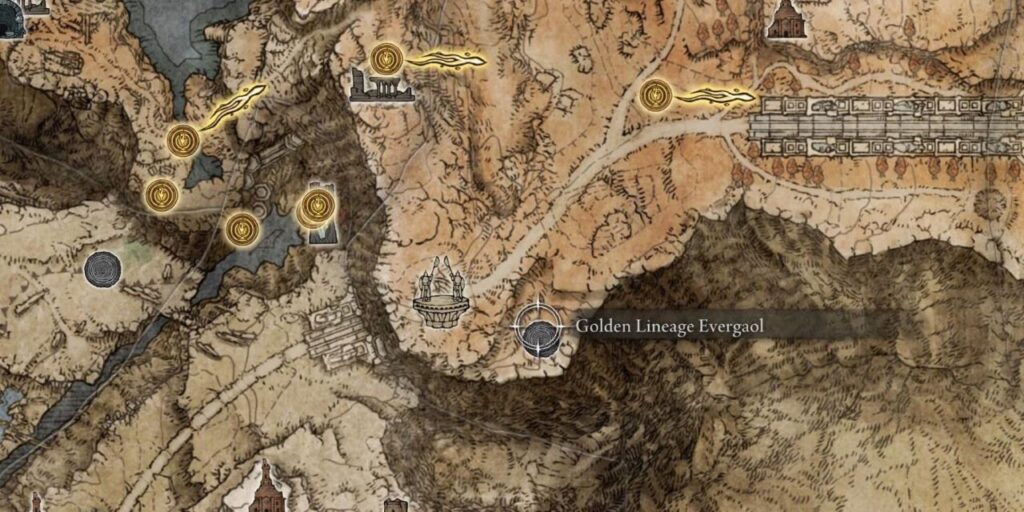Select the site of grace above the columned ruins

pyautogui.click(x=385, y=58)
